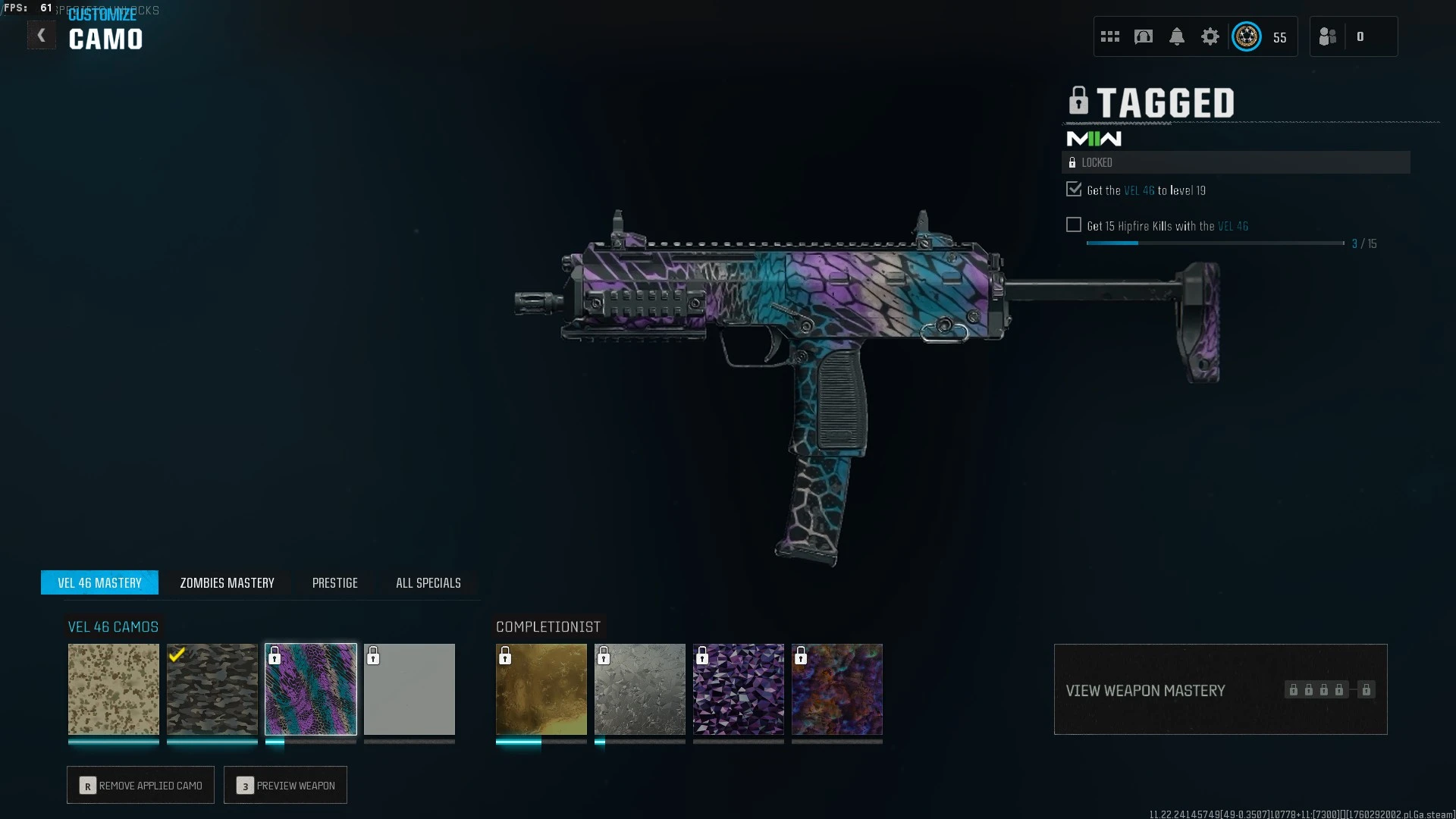Open settings with the gear icon
Screen dimensions: 1456x819
tap(1210, 36)
